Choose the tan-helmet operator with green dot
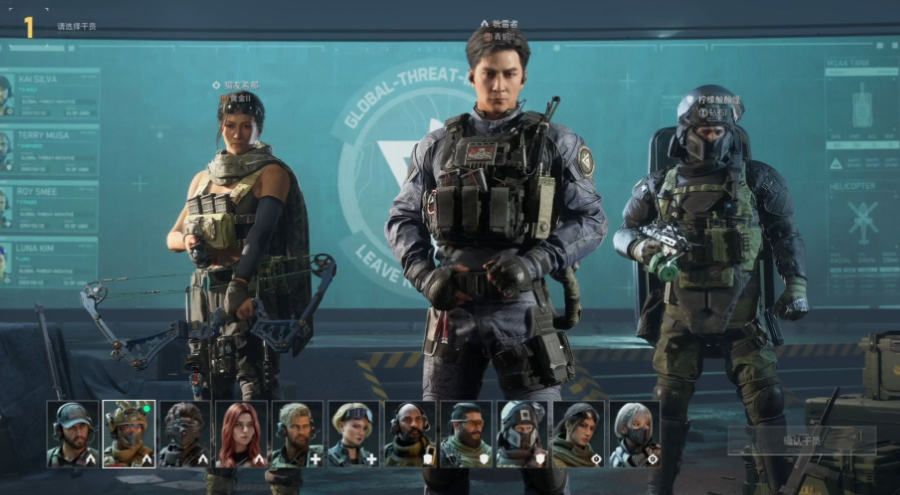Screen dimensions: 900x495 coord(129,434)
